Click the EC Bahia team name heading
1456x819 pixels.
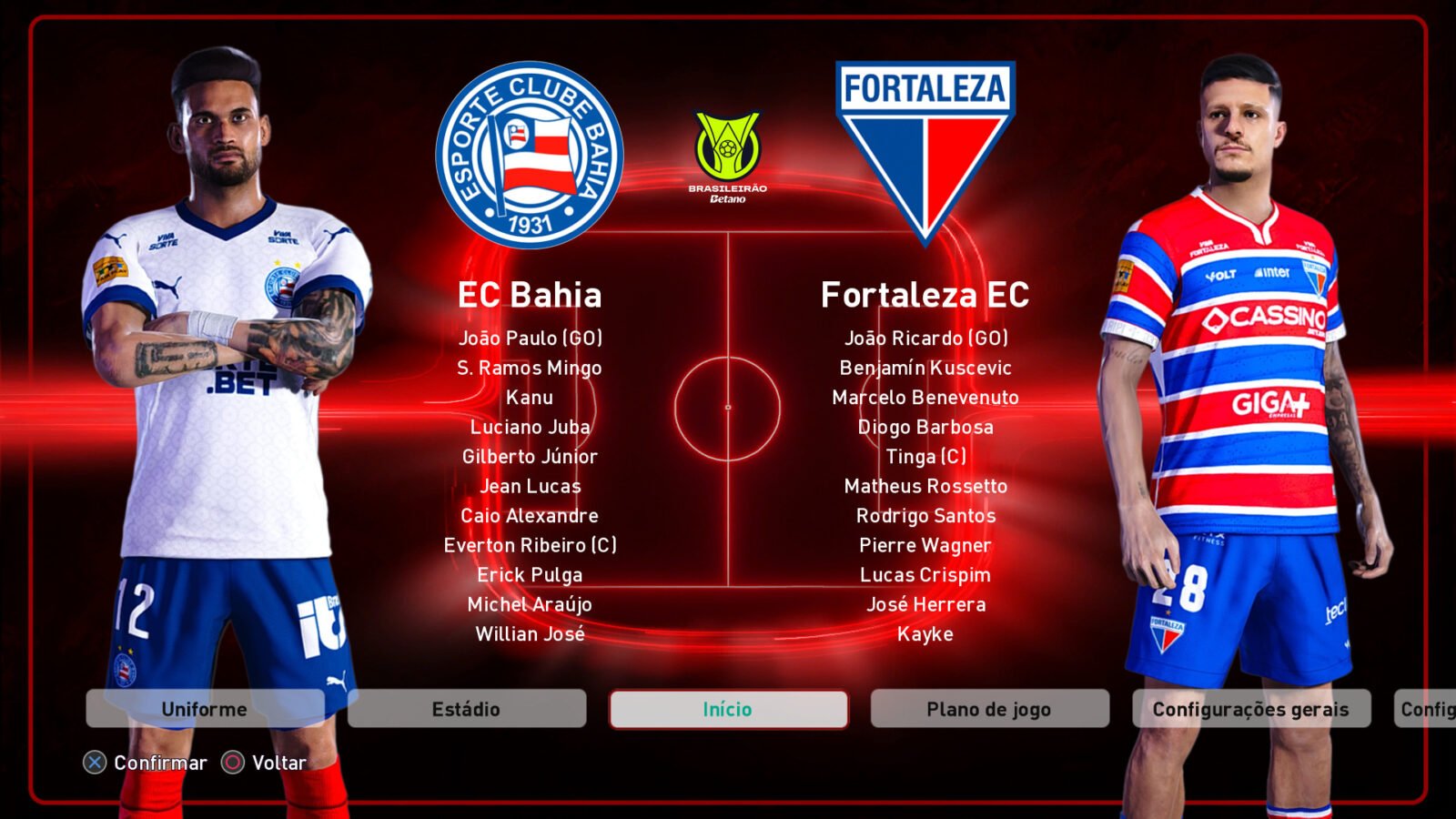529,295
